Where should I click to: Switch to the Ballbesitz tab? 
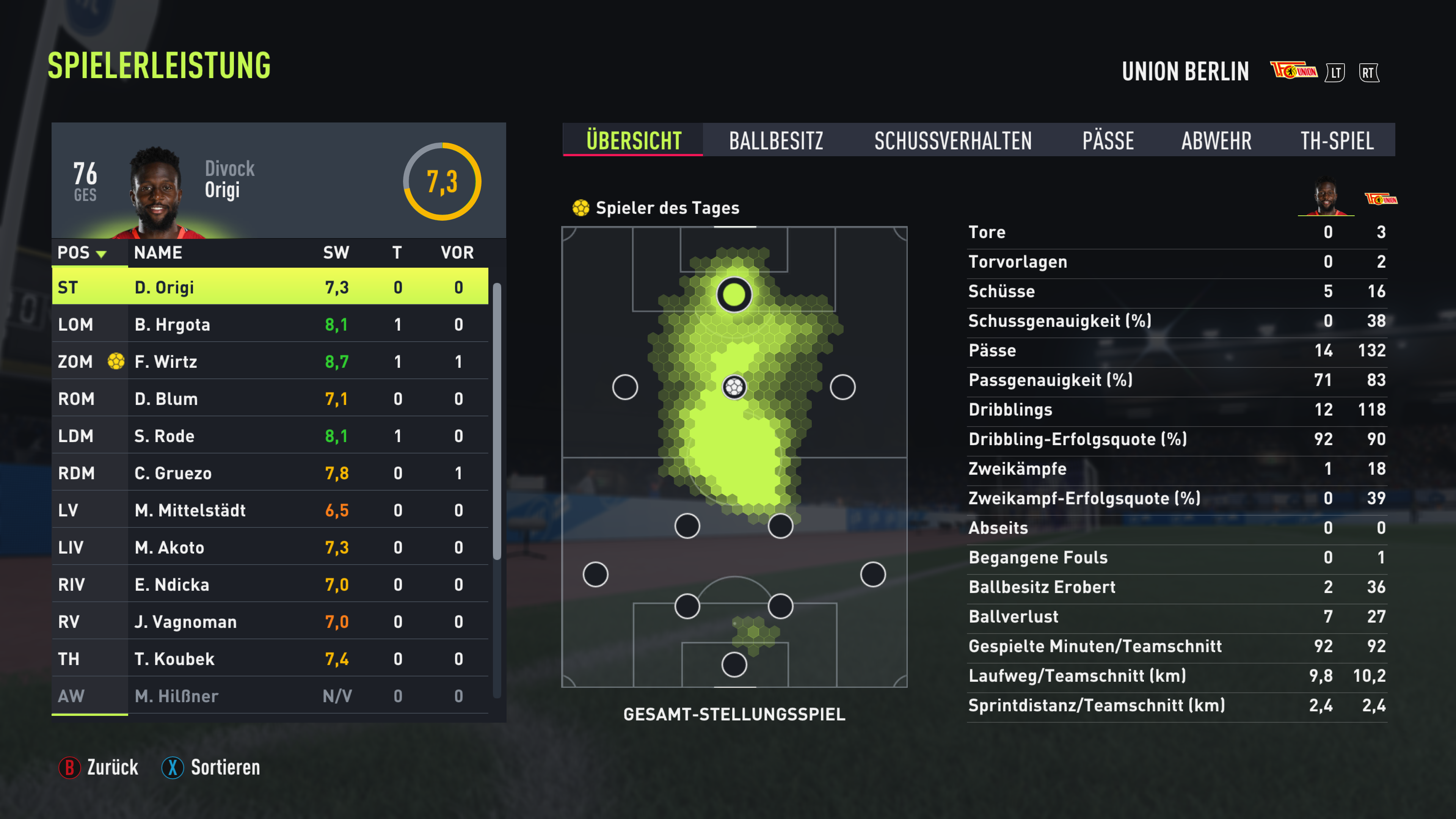(x=775, y=140)
